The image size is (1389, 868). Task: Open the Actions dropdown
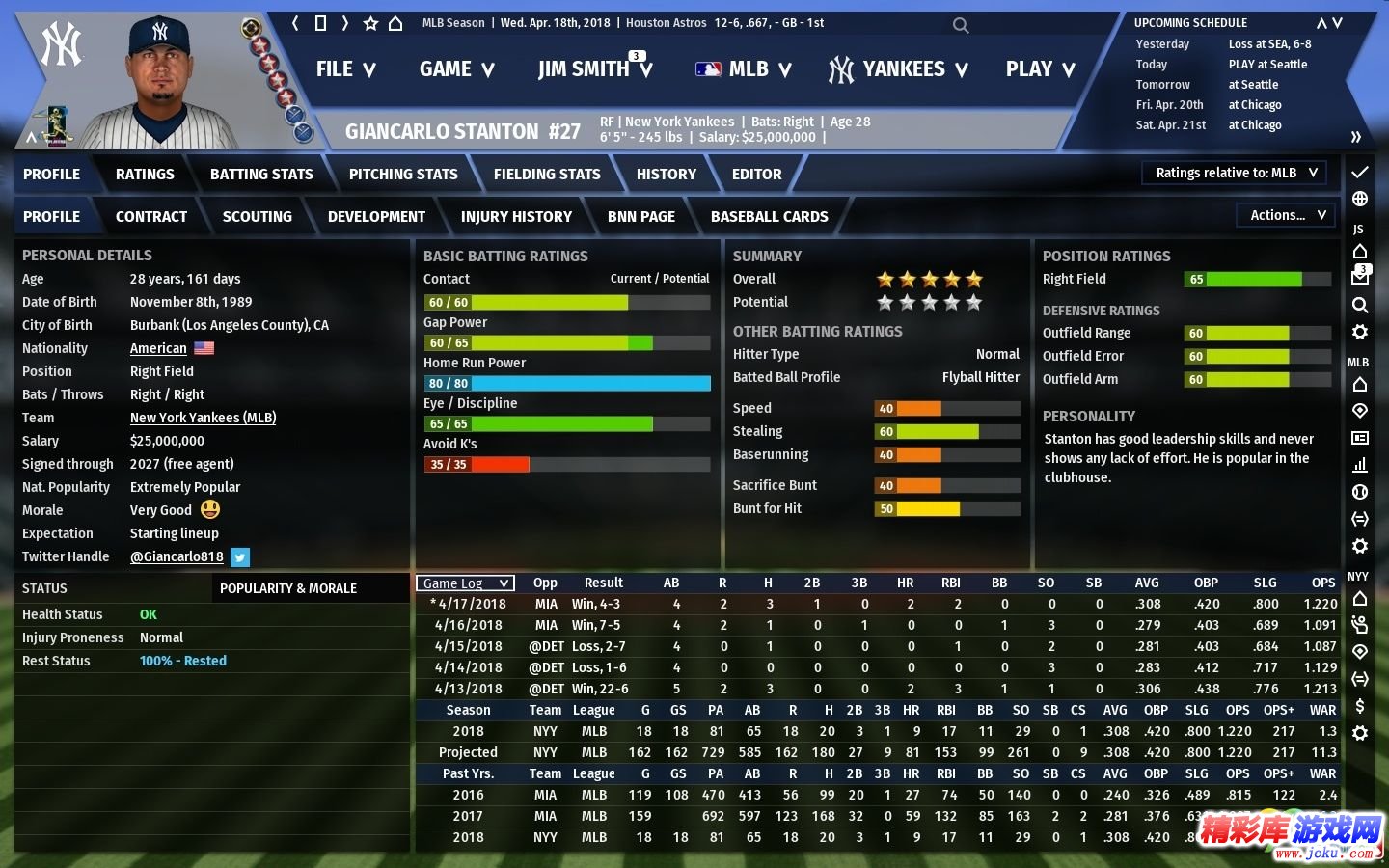pos(1287,215)
